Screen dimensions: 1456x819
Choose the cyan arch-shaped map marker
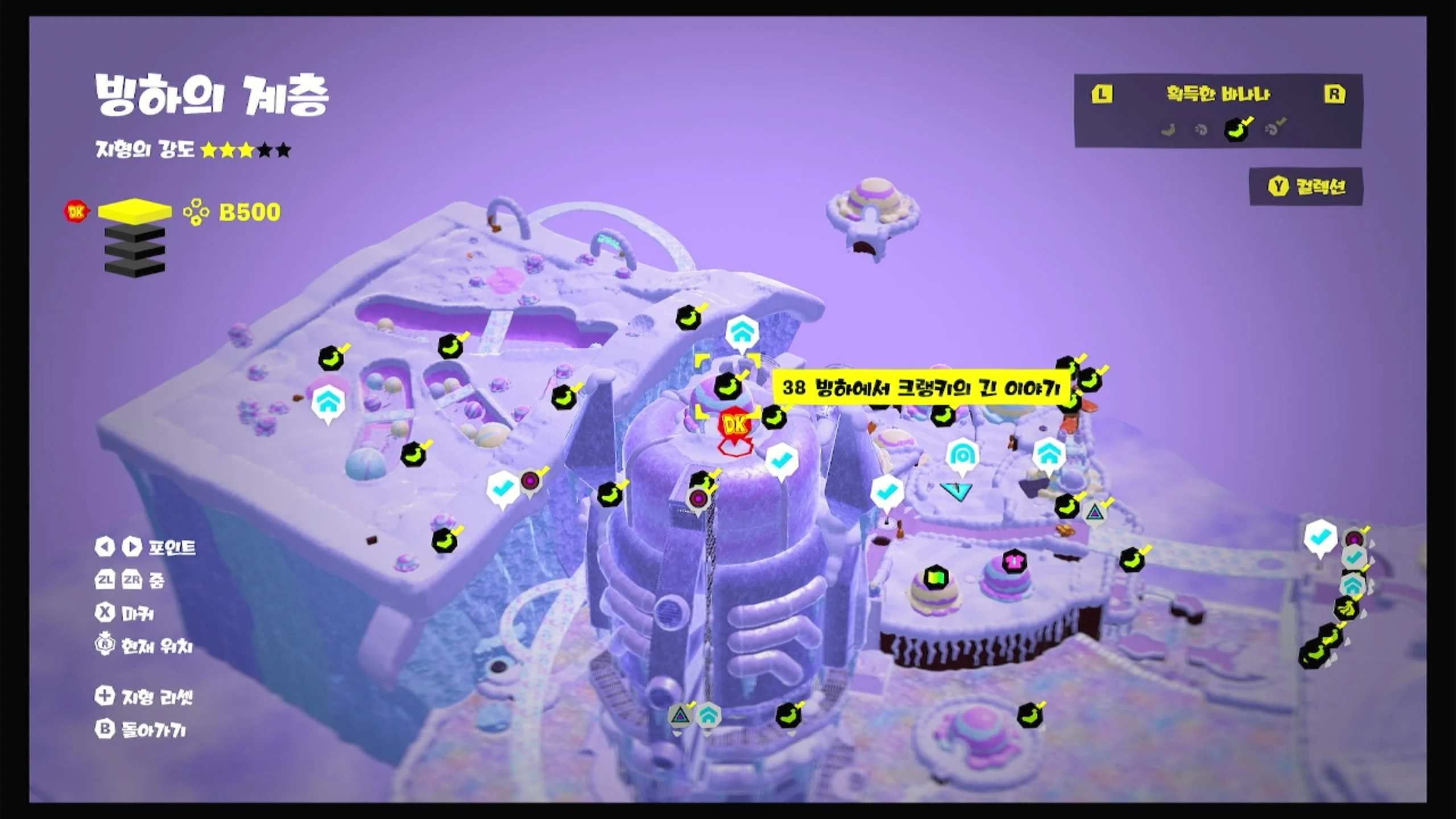click(962, 456)
